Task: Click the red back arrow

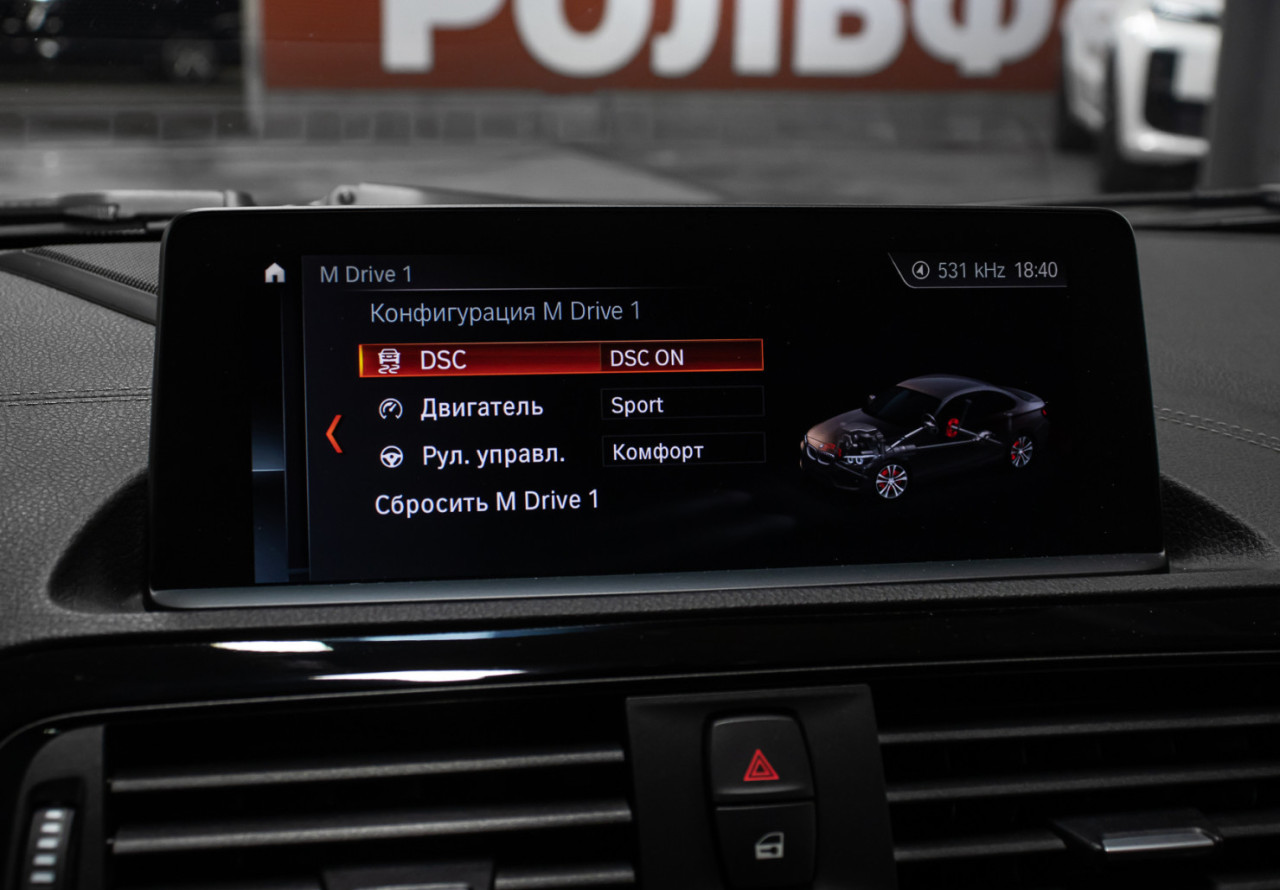Action: tap(334, 433)
